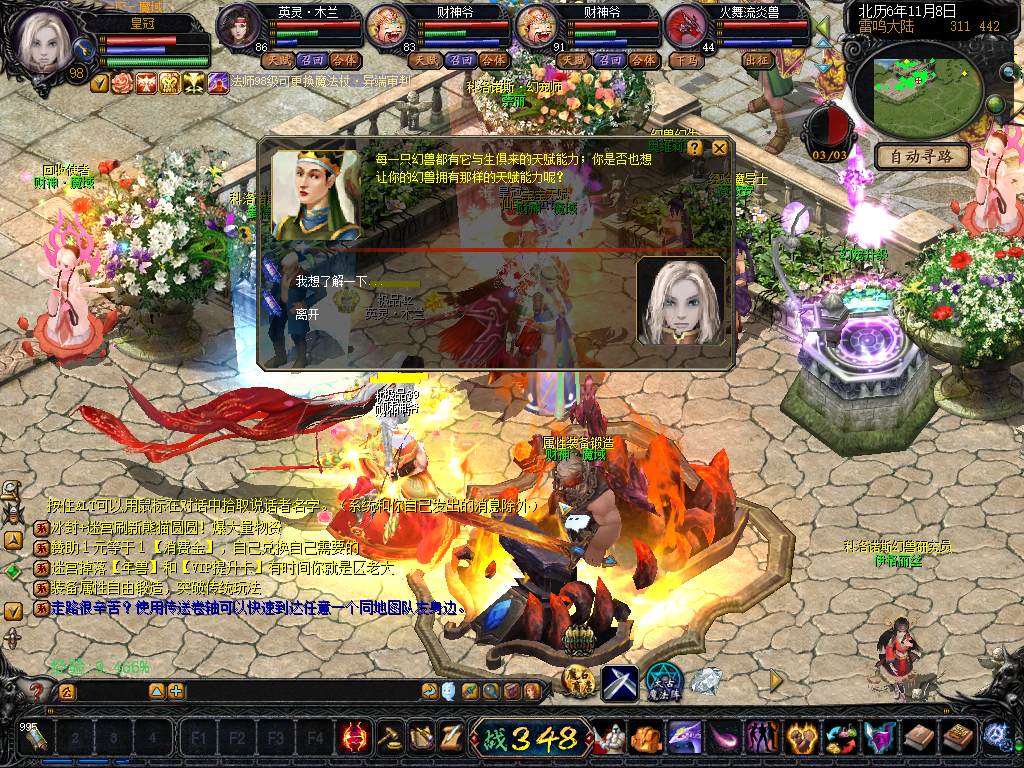Image resolution: width=1024 pixels, height=768 pixels.
Task: Open the purple dragon icon in bottom menu
Action: point(684,738)
